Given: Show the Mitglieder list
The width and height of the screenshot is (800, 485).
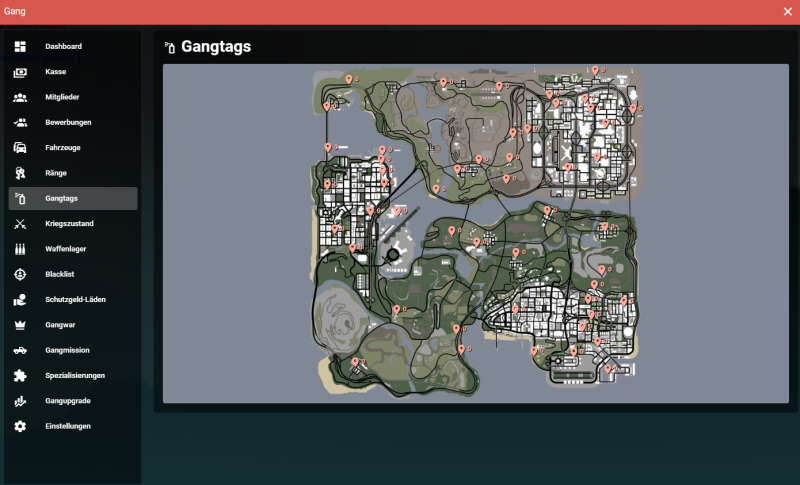Looking at the screenshot, I should (62, 97).
